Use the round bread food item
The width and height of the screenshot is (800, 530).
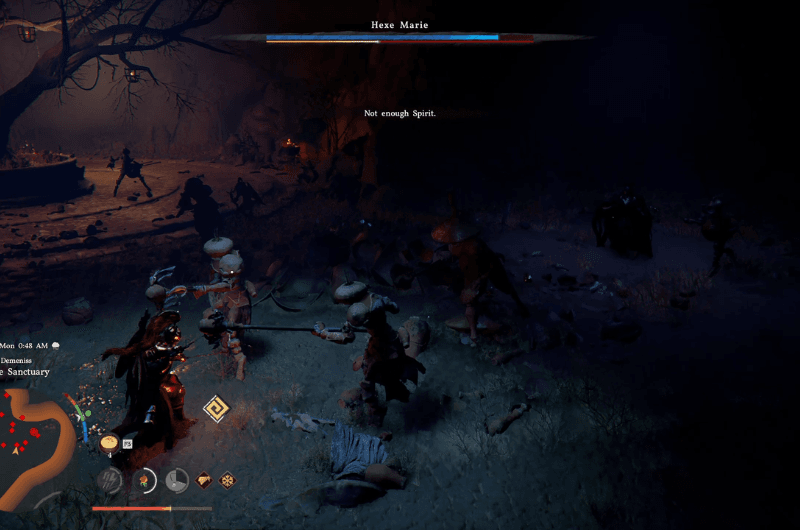(109, 442)
